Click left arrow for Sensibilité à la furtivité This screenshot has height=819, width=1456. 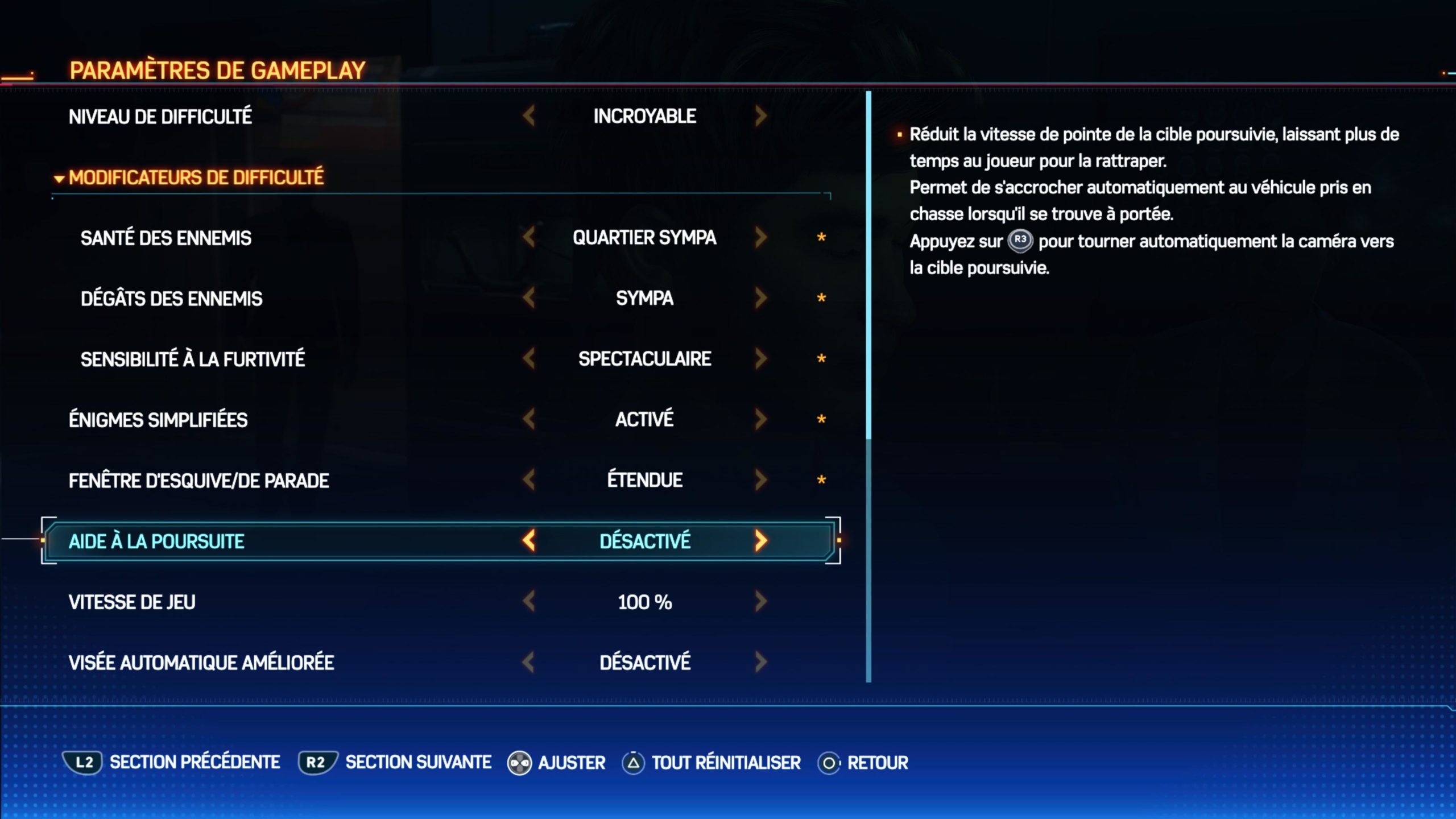coord(529,359)
